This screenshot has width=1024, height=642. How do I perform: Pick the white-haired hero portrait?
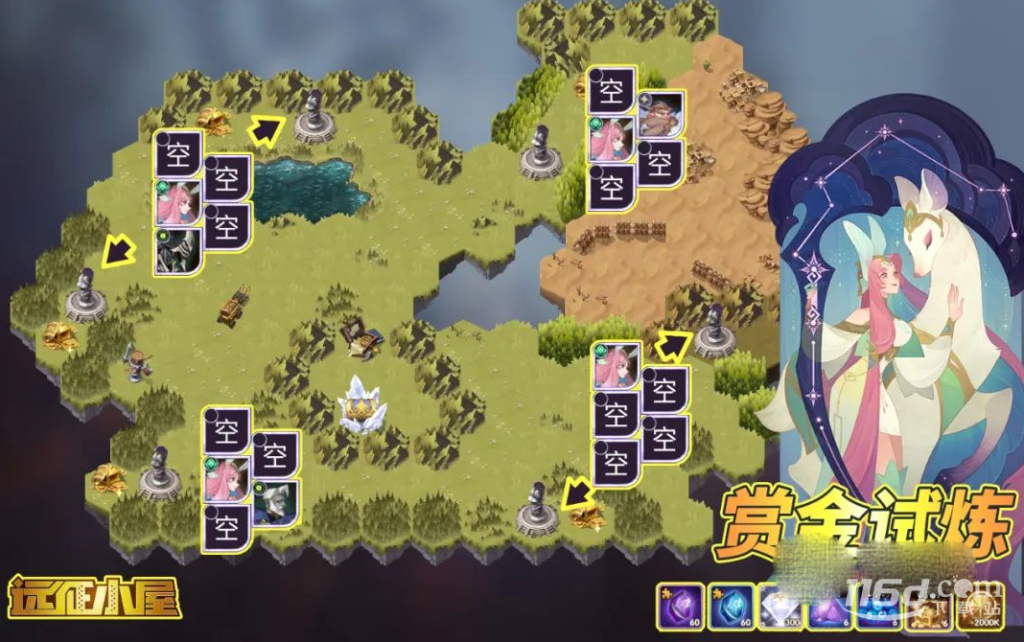tap(275, 502)
